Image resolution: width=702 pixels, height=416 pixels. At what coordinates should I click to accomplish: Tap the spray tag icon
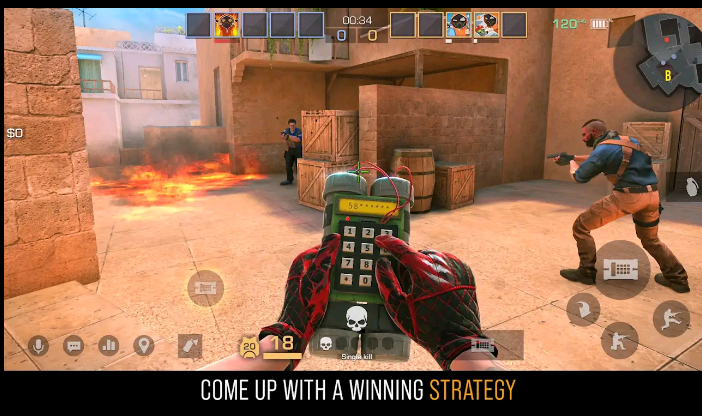pyautogui.click(x=190, y=346)
